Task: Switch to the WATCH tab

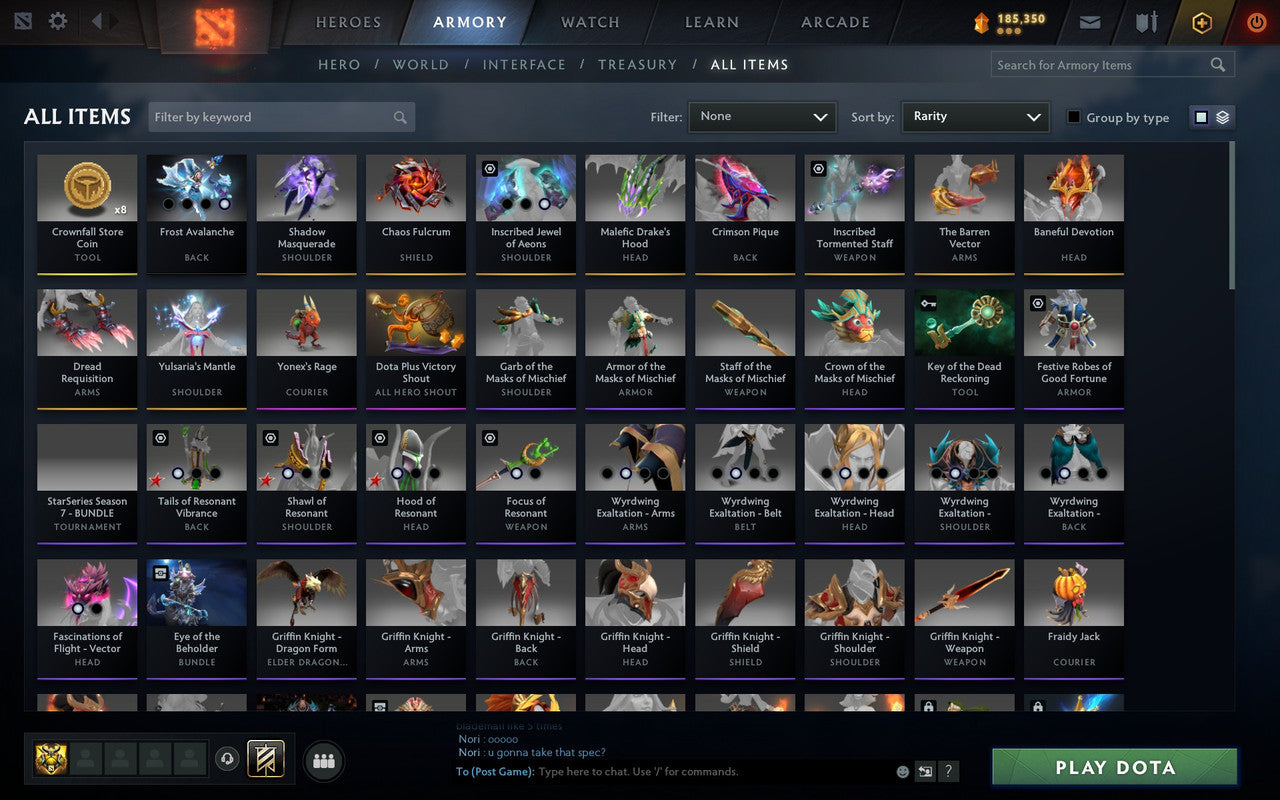Action: (x=589, y=22)
